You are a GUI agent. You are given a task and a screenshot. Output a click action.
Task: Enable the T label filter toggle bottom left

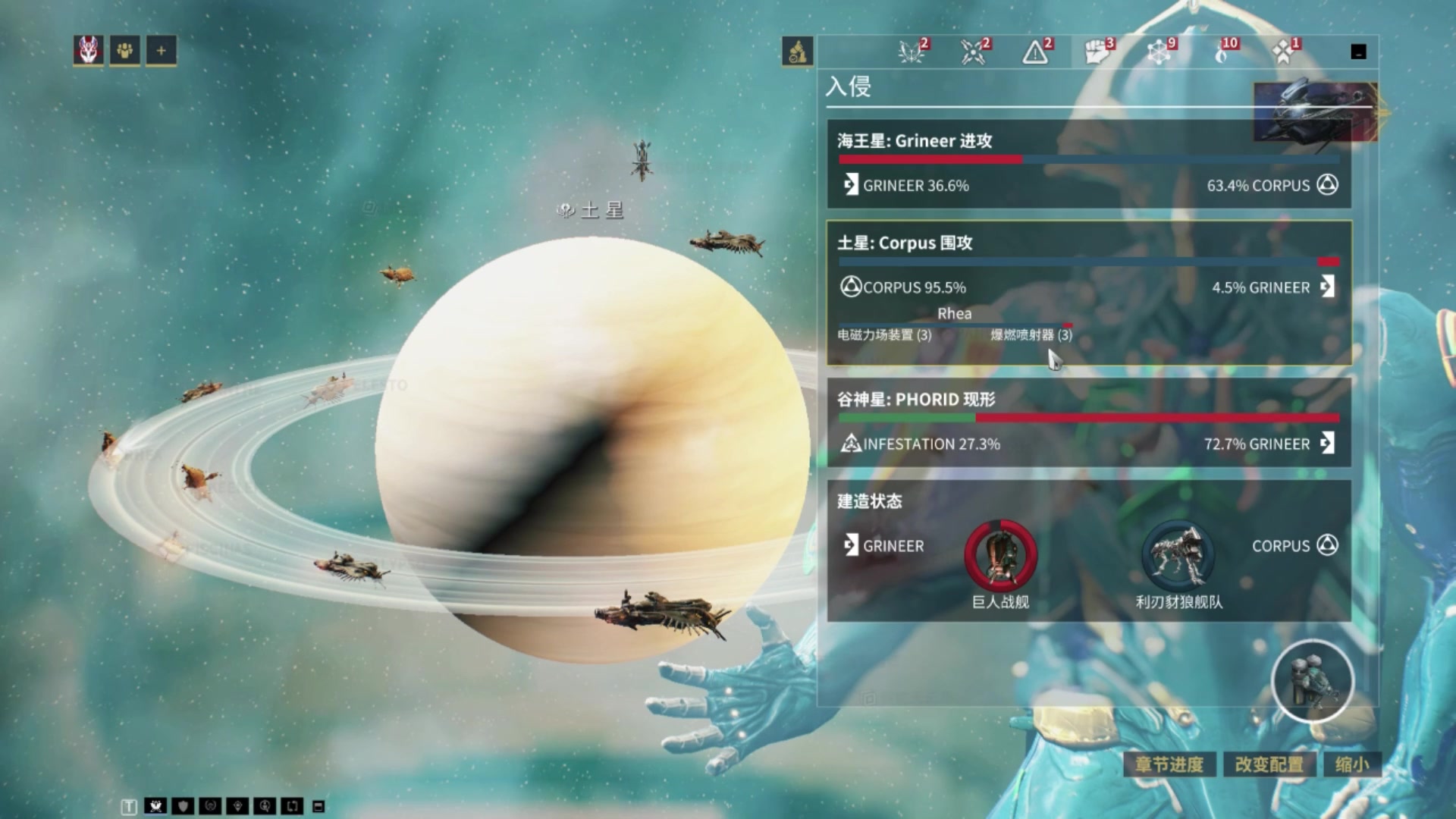129,806
